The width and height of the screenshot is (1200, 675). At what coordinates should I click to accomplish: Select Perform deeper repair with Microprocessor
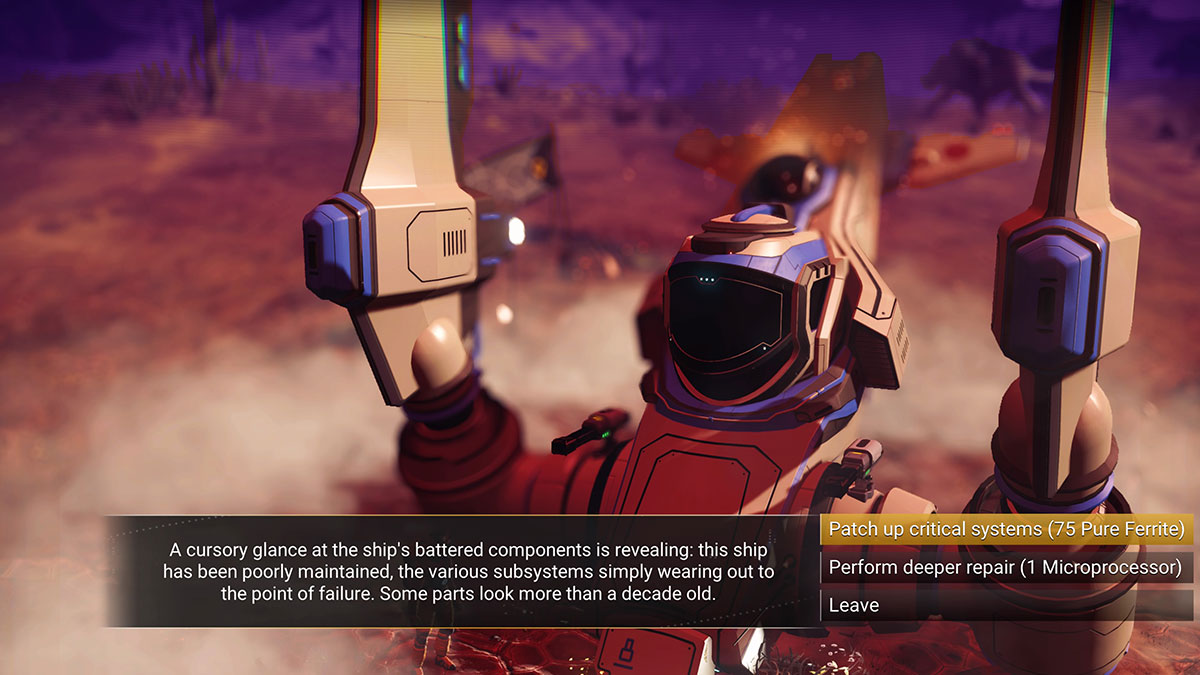click(1006, 568)
